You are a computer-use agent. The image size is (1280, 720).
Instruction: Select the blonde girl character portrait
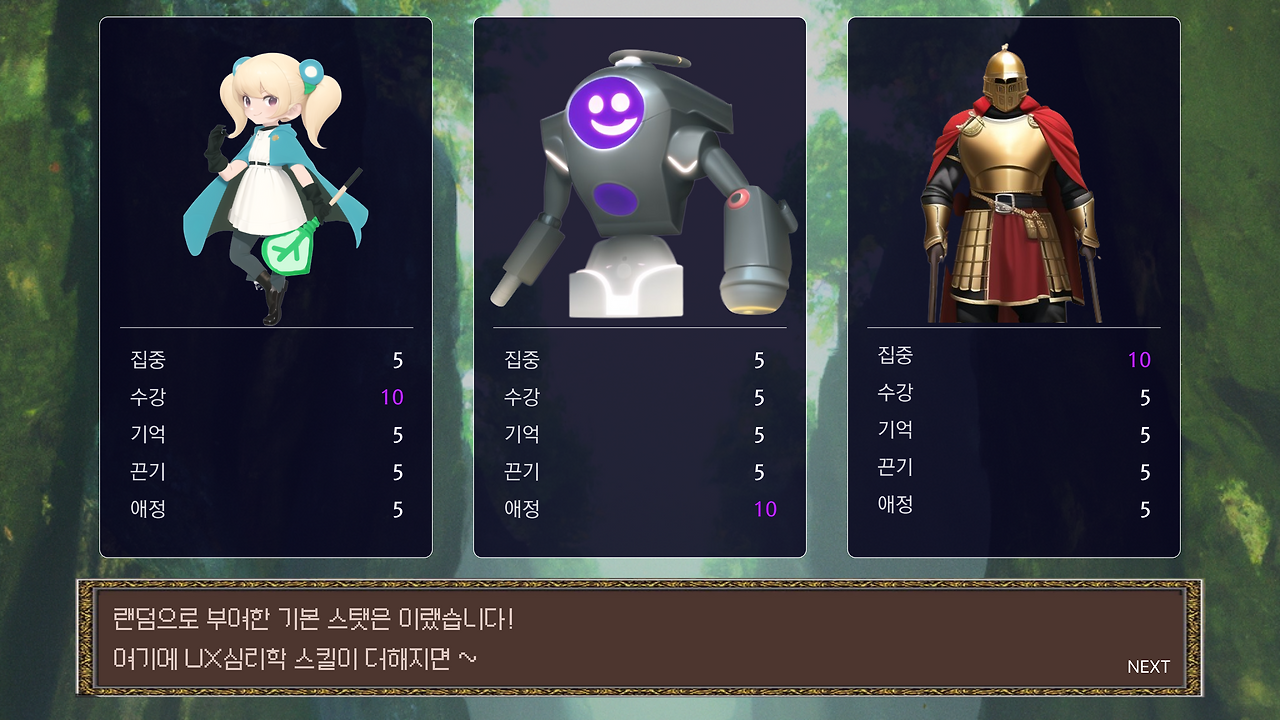point(266,170)
